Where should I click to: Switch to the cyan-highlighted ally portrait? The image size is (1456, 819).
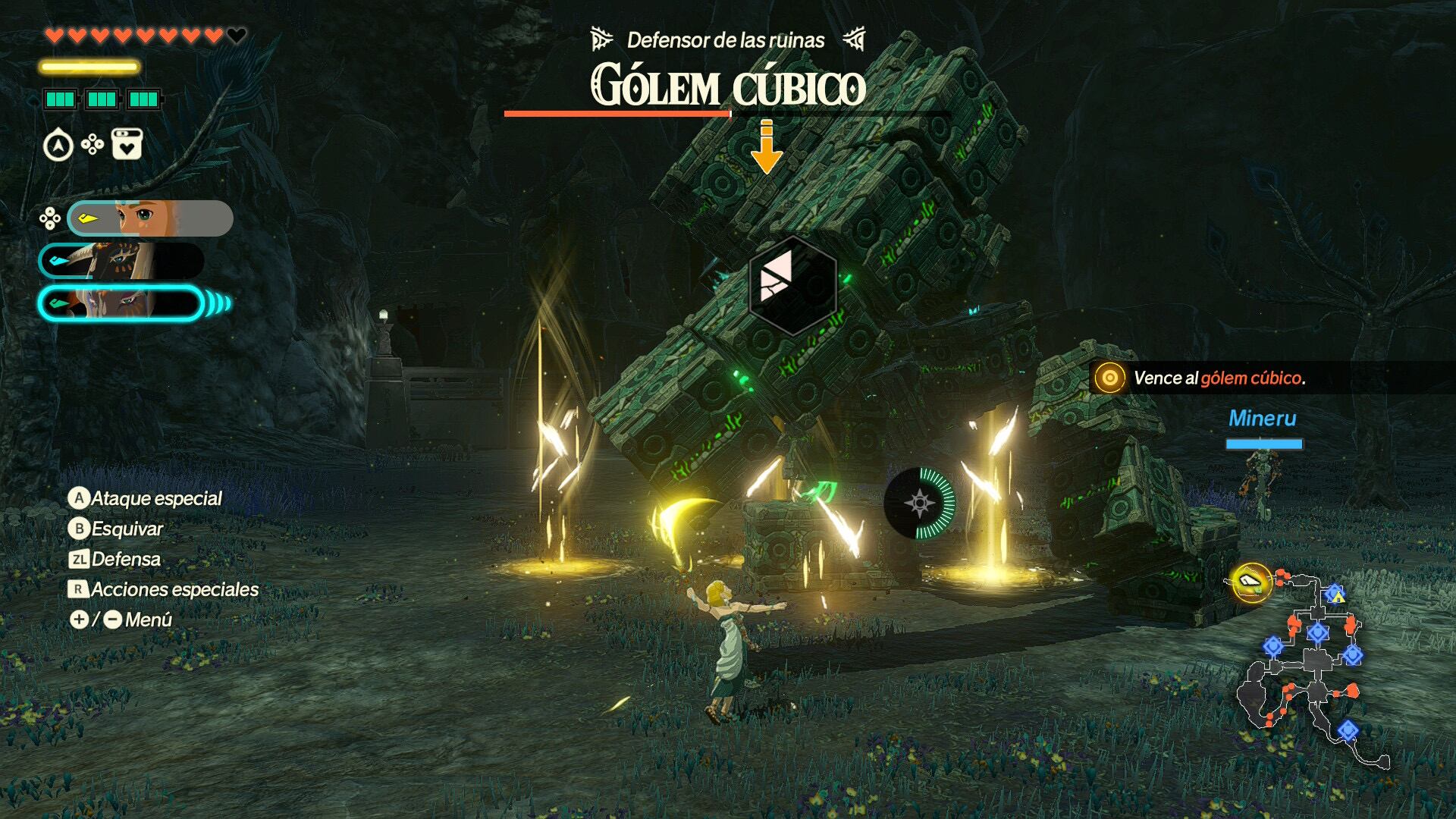(x=121, y=303)
